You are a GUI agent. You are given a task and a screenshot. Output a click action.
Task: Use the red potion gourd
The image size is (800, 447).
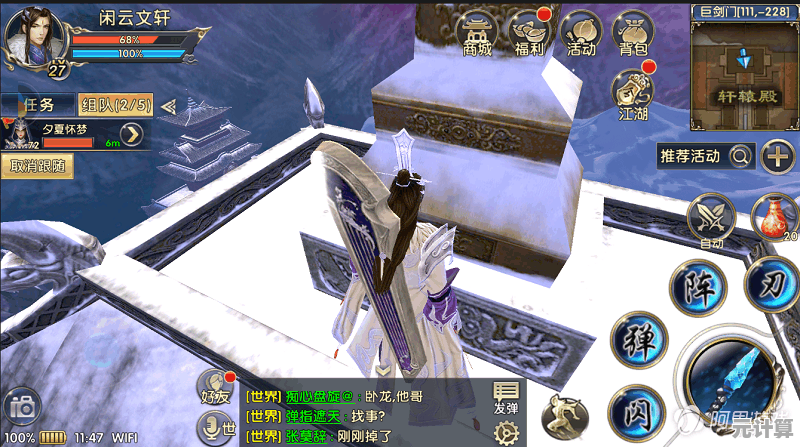(x=771, y=217)
